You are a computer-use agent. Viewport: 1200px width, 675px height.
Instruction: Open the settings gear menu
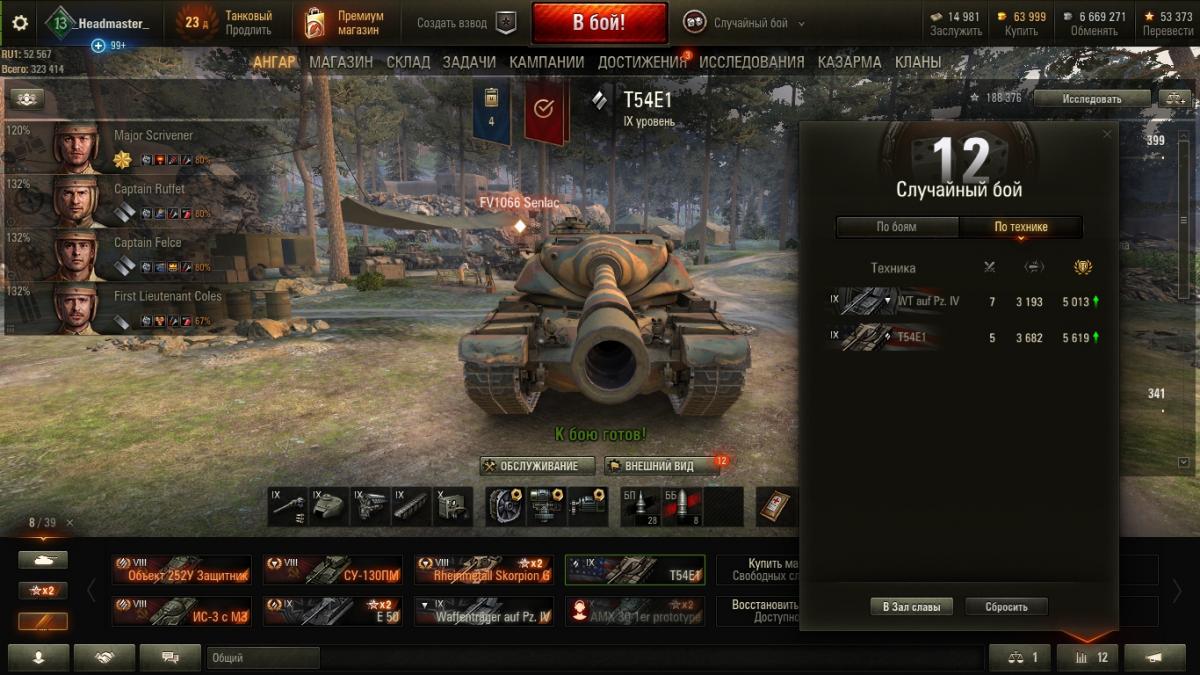click(x=20, y=23)
